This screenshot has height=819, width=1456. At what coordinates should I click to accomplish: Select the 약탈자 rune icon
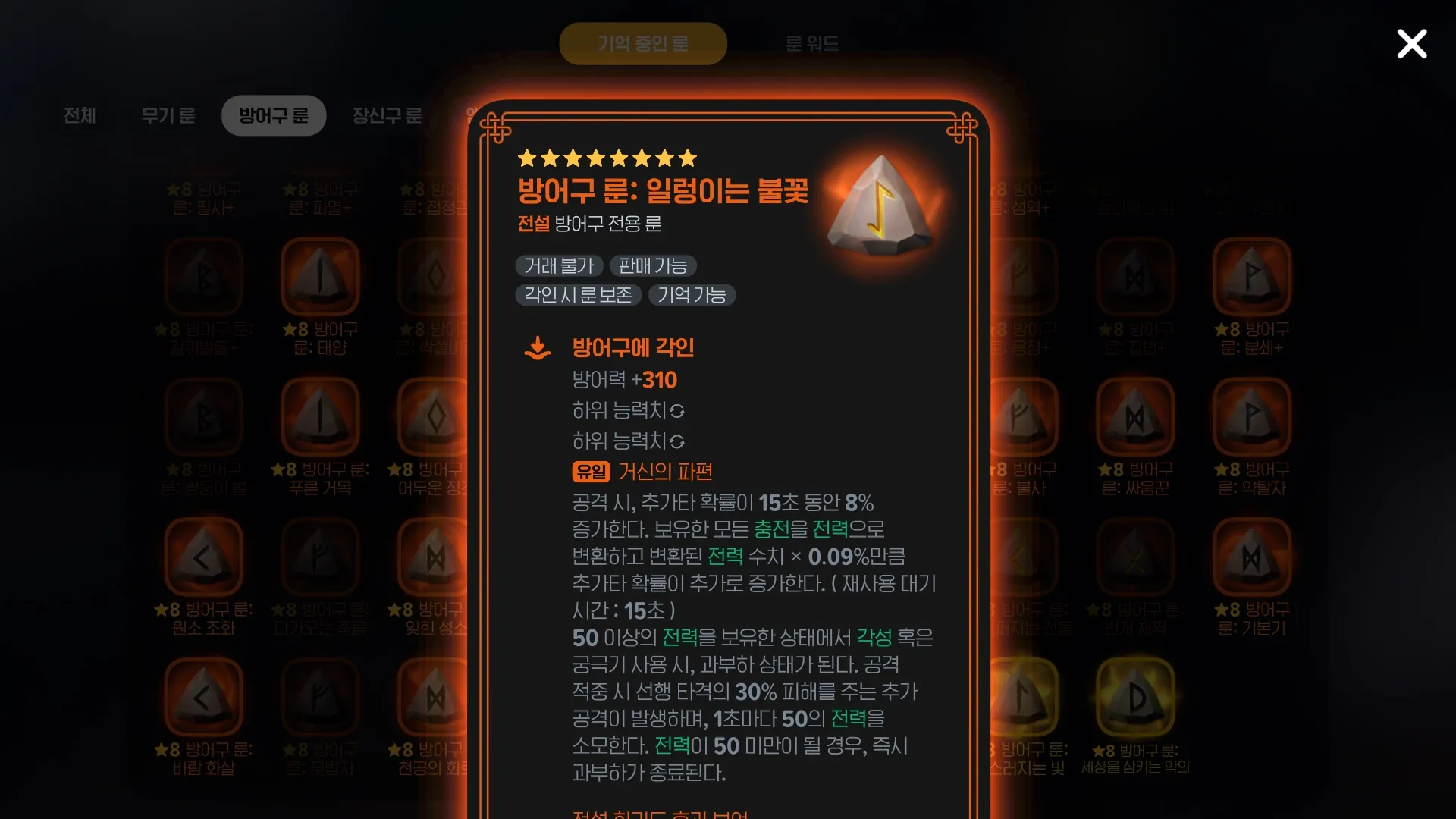tap(1251, 416)
